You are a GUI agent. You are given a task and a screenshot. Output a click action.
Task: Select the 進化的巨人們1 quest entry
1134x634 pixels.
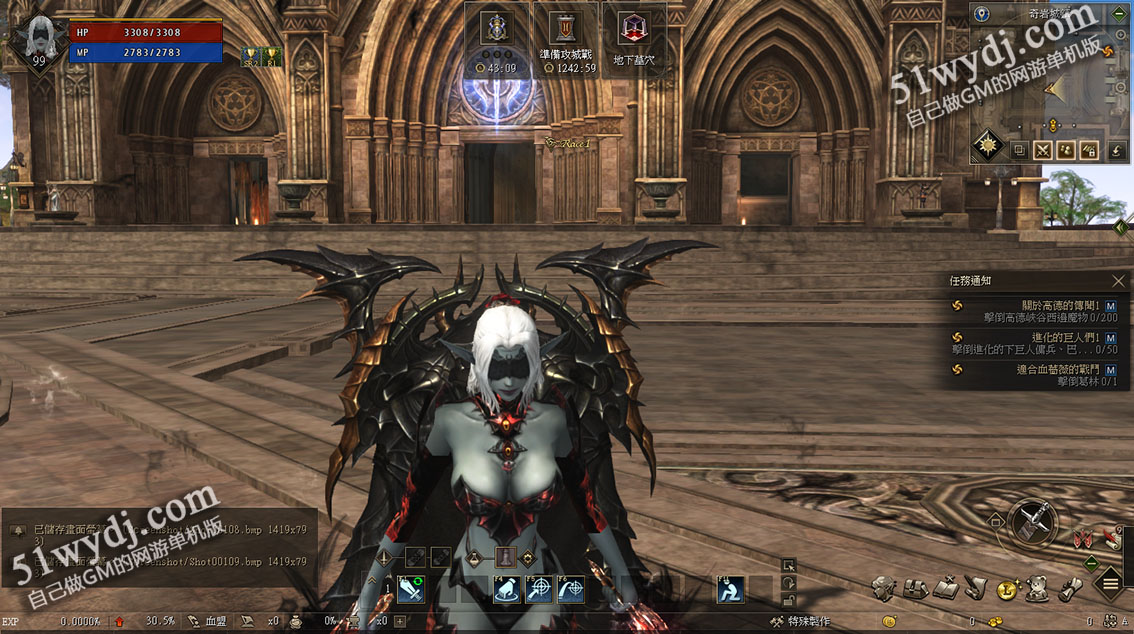point(1030,343)
